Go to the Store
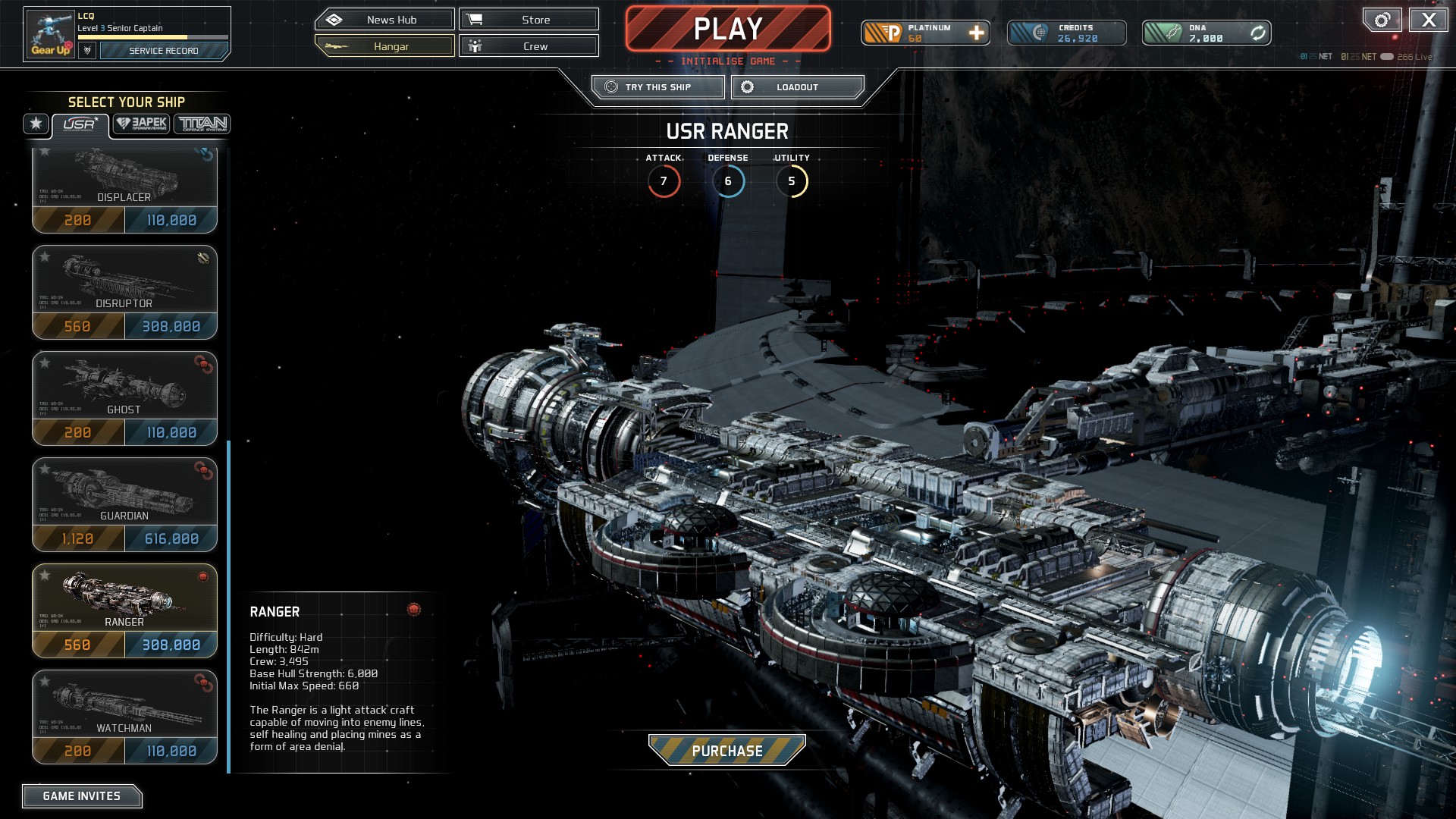This screenshot has height=819, width=1456. [x=529, y=20]
